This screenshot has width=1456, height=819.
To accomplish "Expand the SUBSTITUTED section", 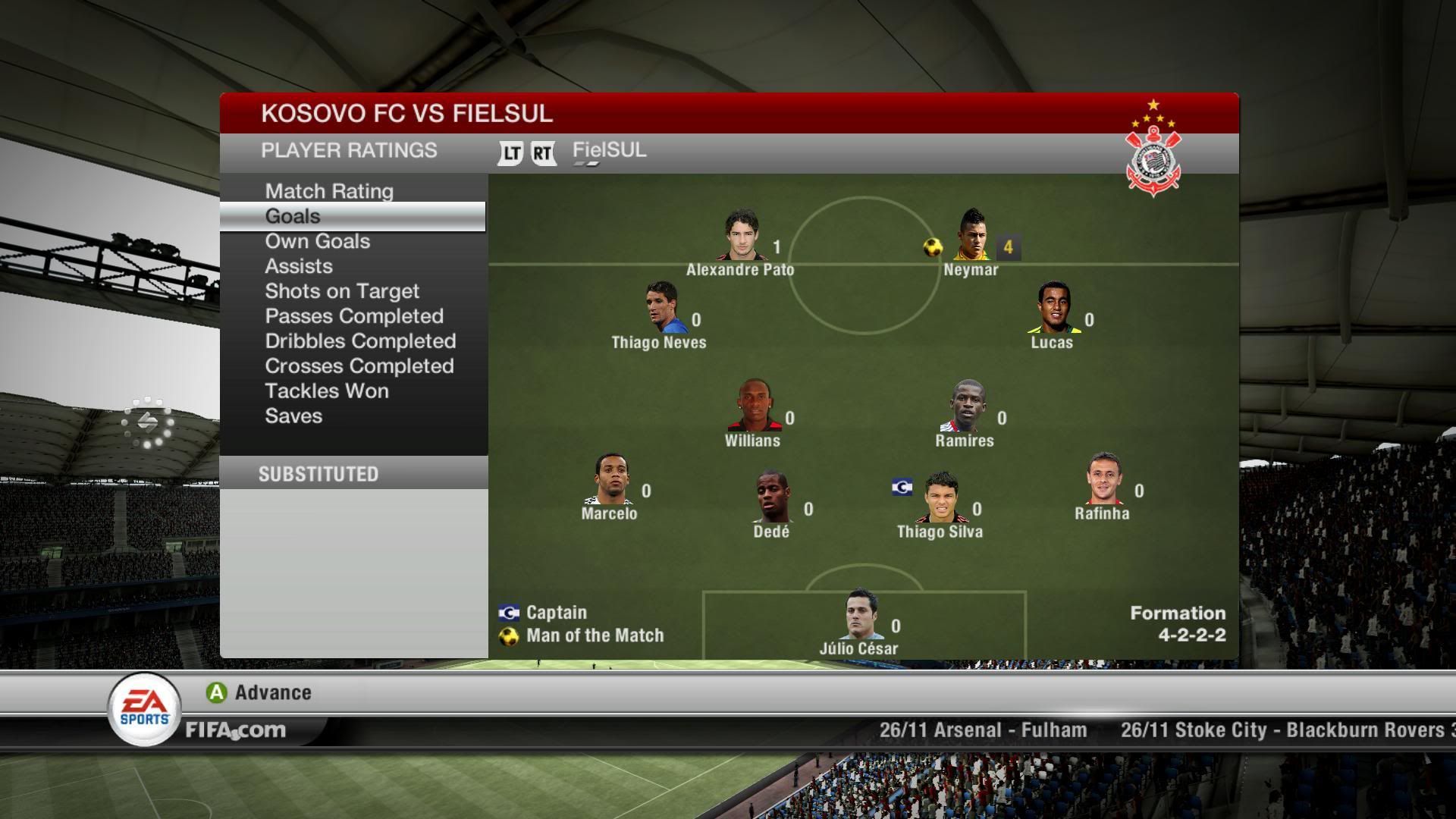I will click(x=318, y=474).
